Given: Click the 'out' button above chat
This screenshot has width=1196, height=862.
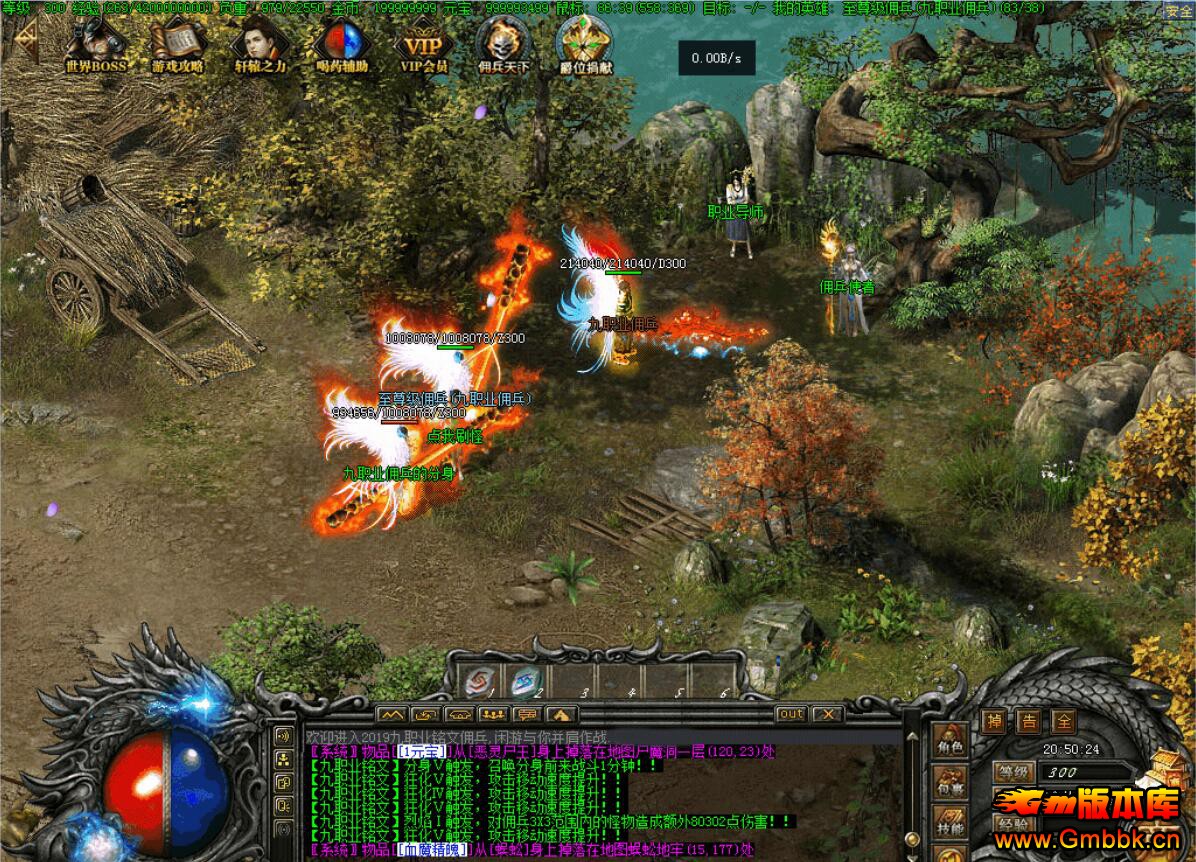Looking at the screenshot, I should click(791, 714).
